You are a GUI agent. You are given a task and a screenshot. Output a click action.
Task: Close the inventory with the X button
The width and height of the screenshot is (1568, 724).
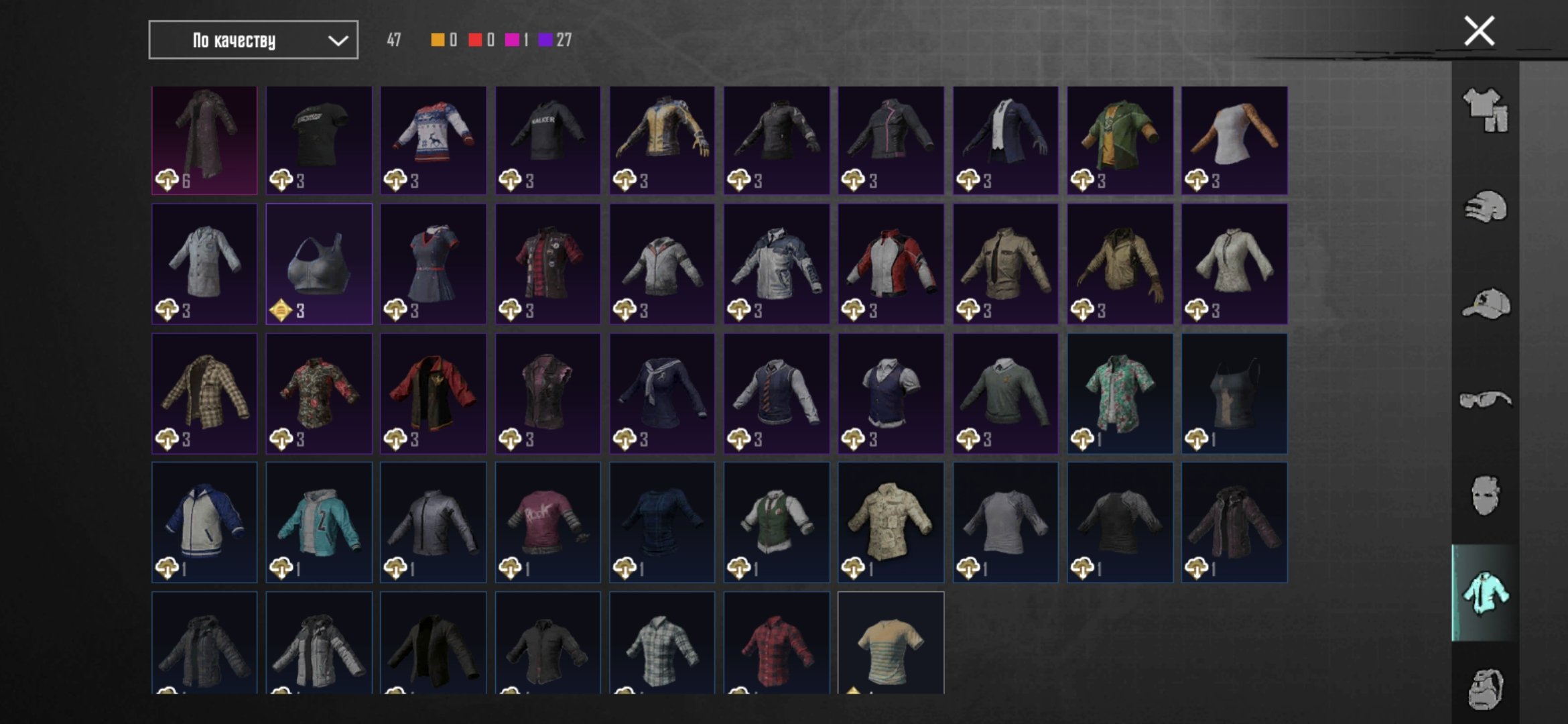click(x=1479, y=31)
